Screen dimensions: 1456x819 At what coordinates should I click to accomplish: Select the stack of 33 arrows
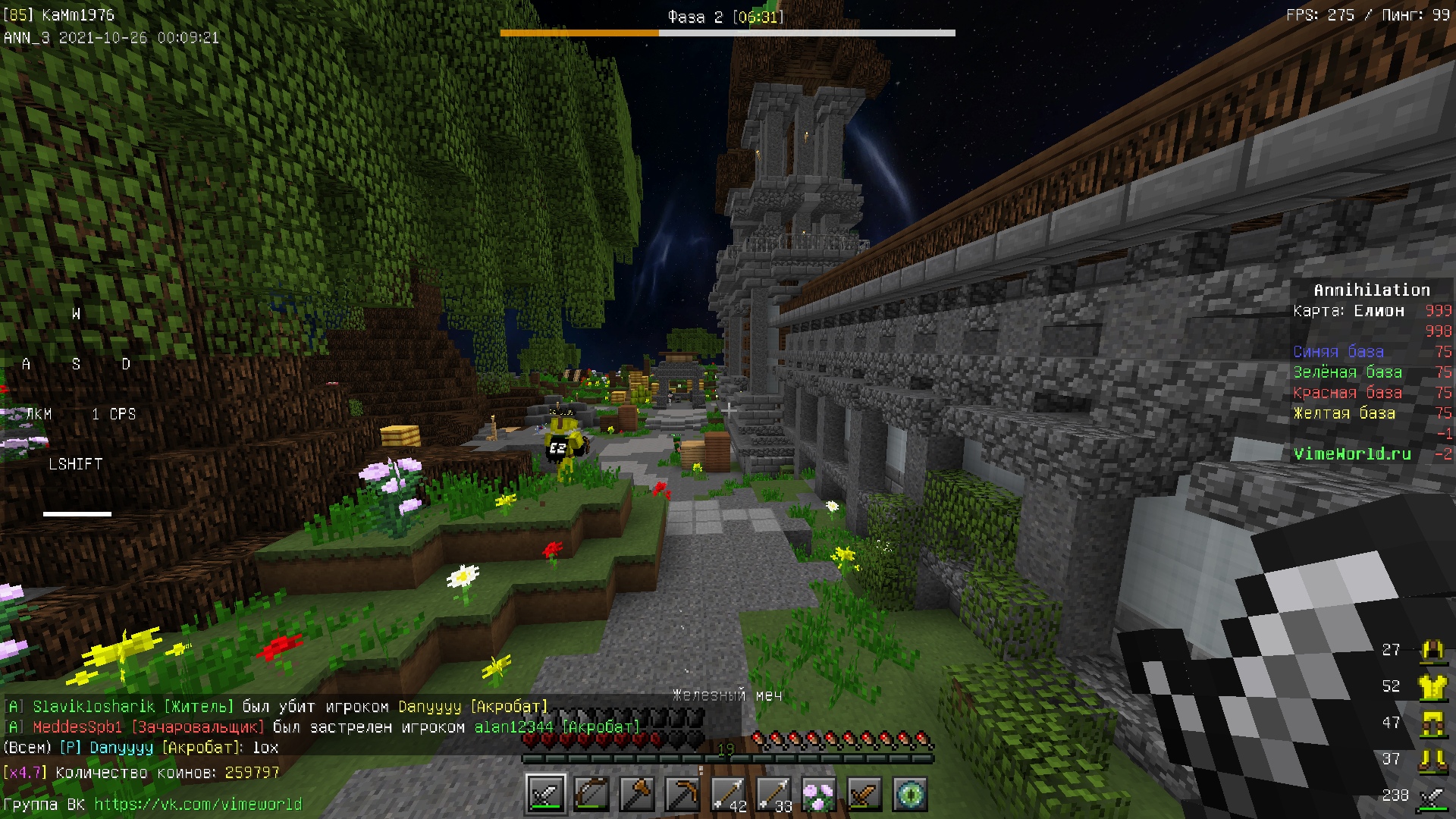coord(773,794)
